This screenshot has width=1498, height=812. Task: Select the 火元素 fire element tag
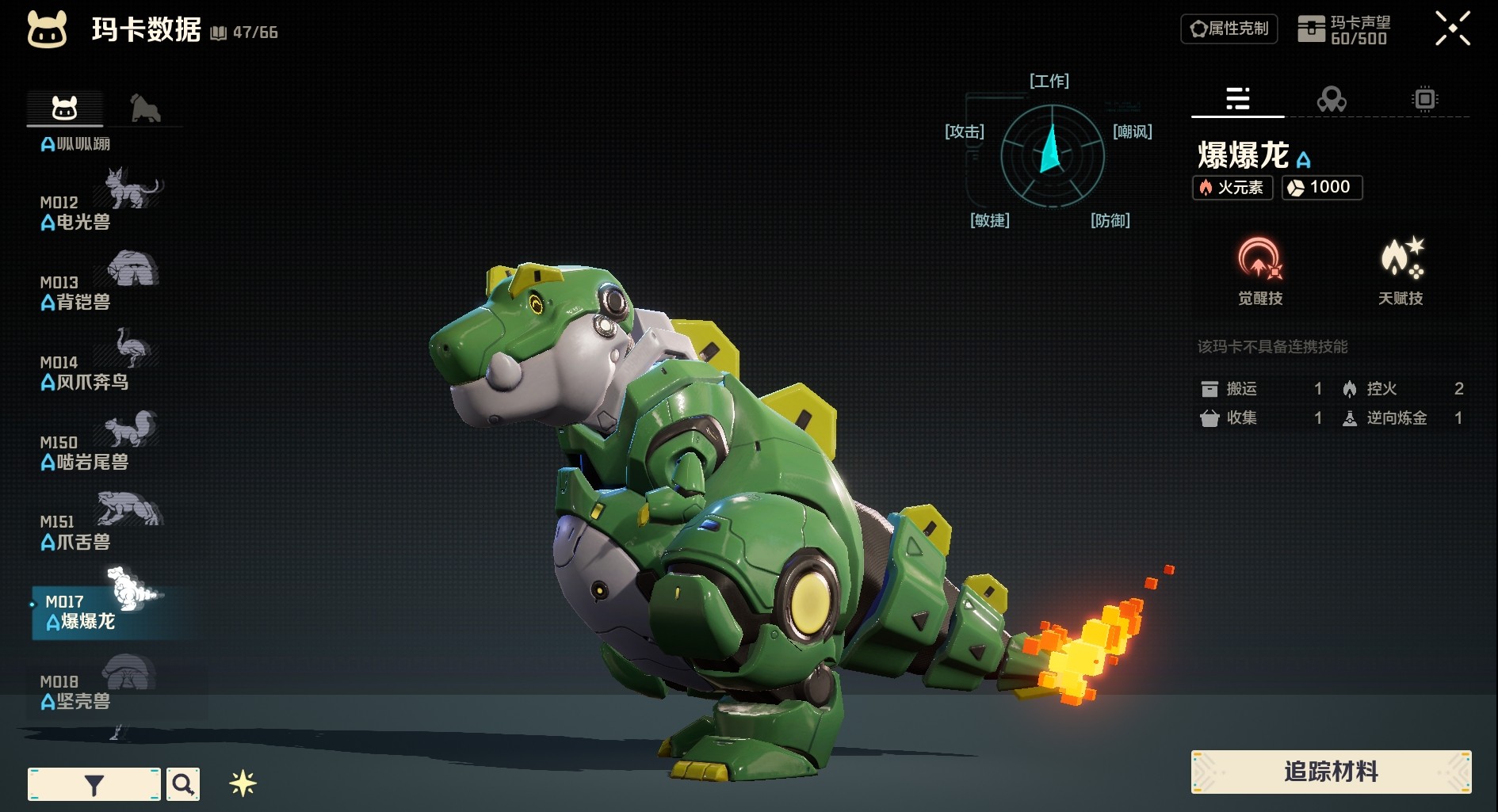point(1232,188)
